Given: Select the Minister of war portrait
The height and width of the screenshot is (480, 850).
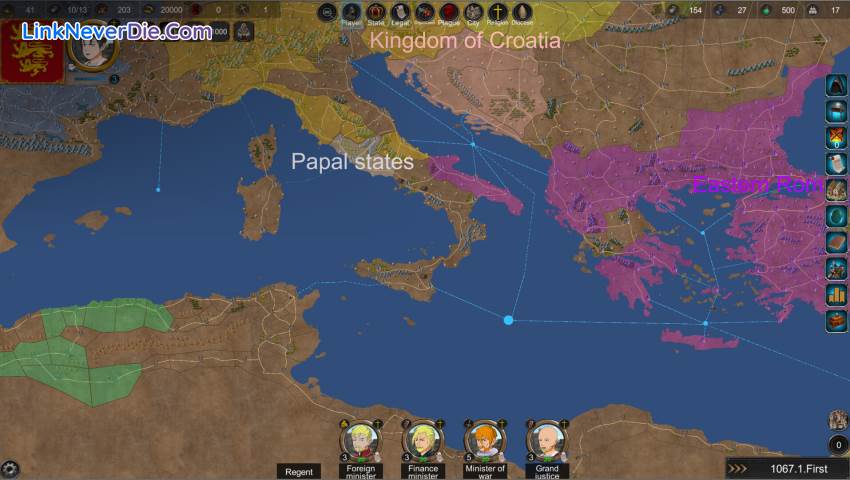Looking at the screenshot, I should point(484,440).
